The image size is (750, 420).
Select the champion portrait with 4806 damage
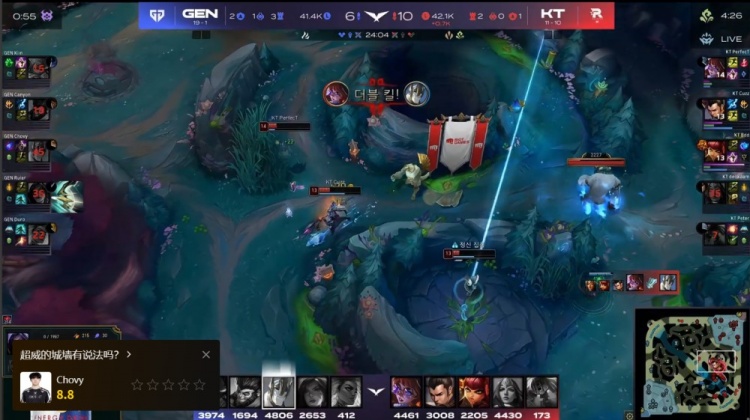(278, 390)
